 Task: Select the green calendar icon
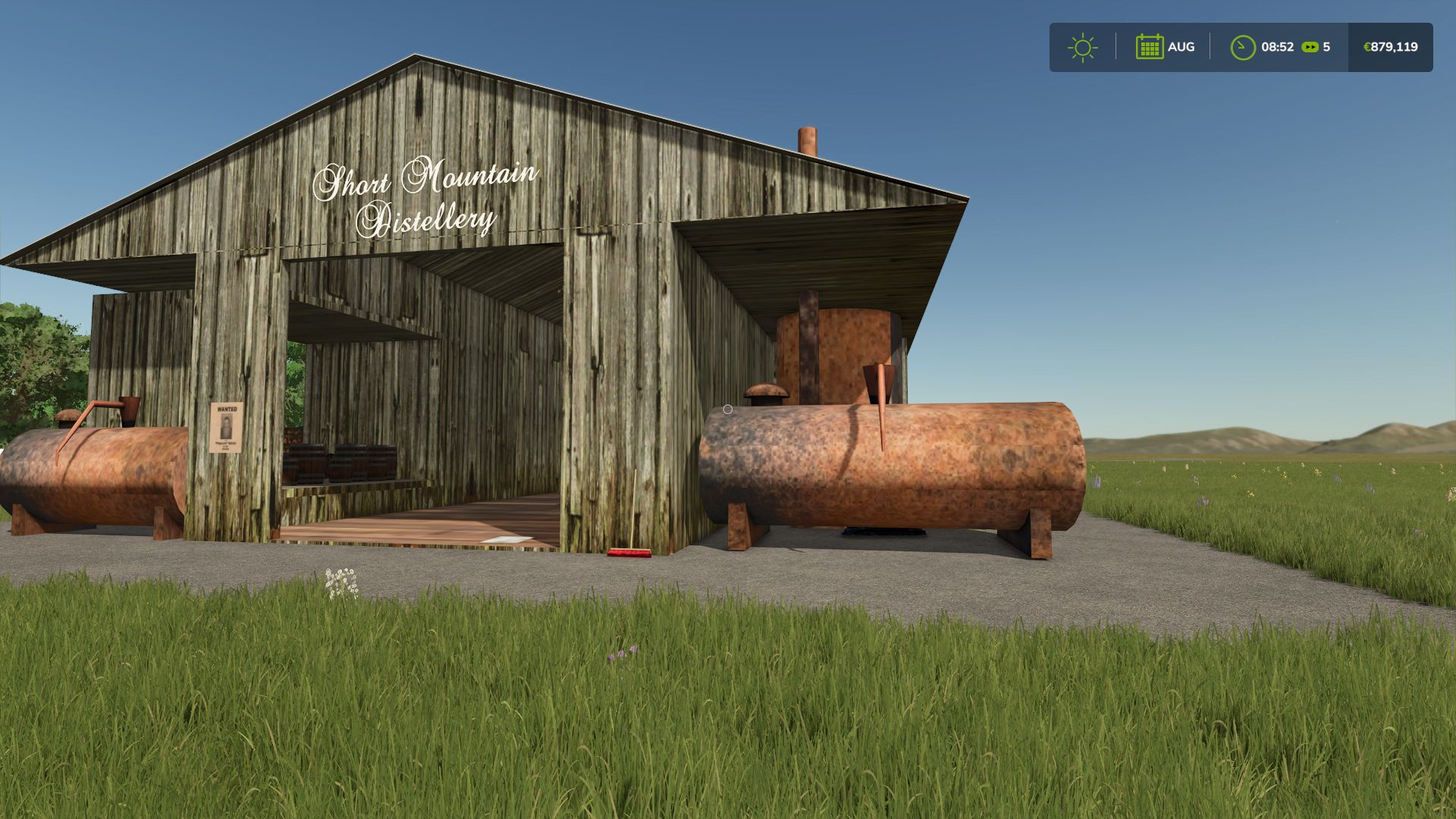pos(1149,47)
